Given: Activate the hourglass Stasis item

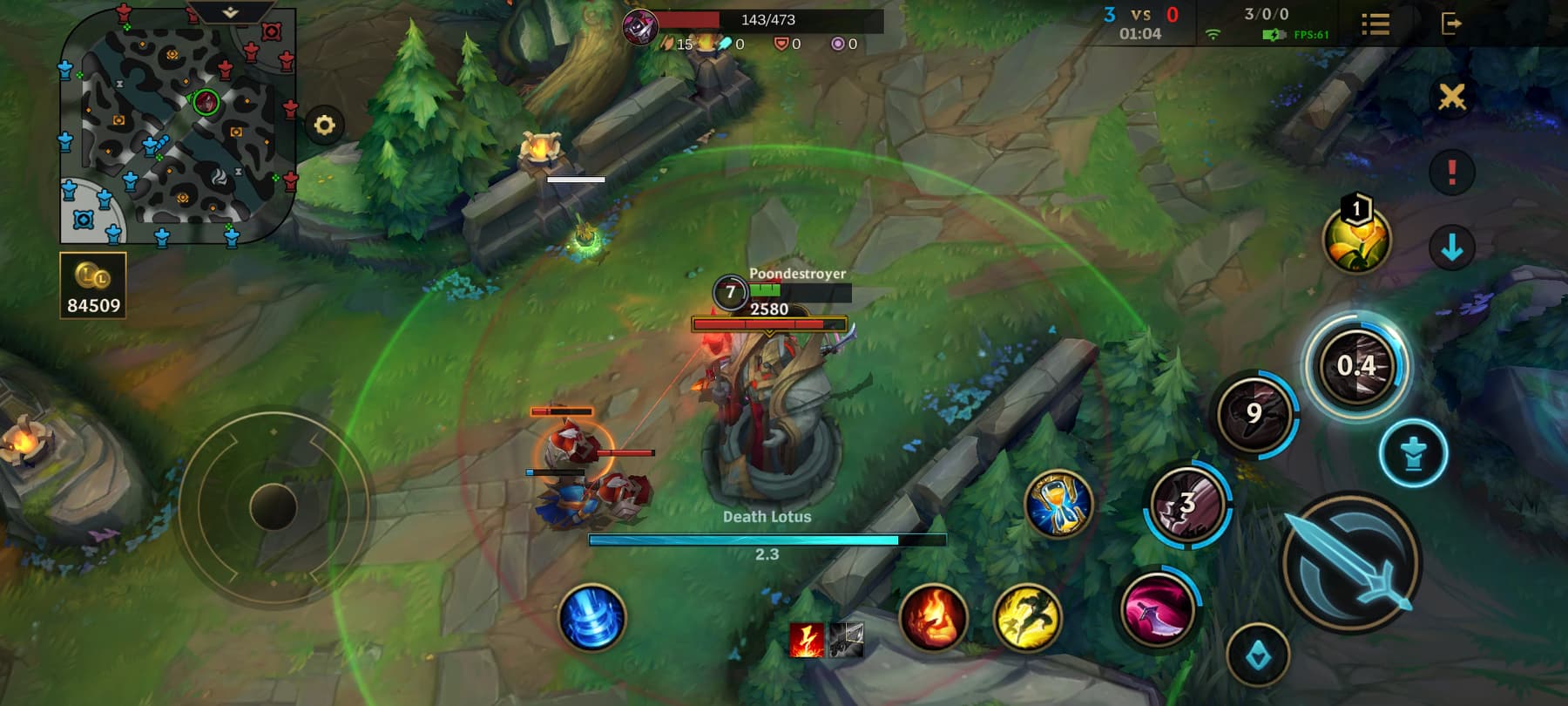Looking at the screenshot, I should [x=1058, y=505].
